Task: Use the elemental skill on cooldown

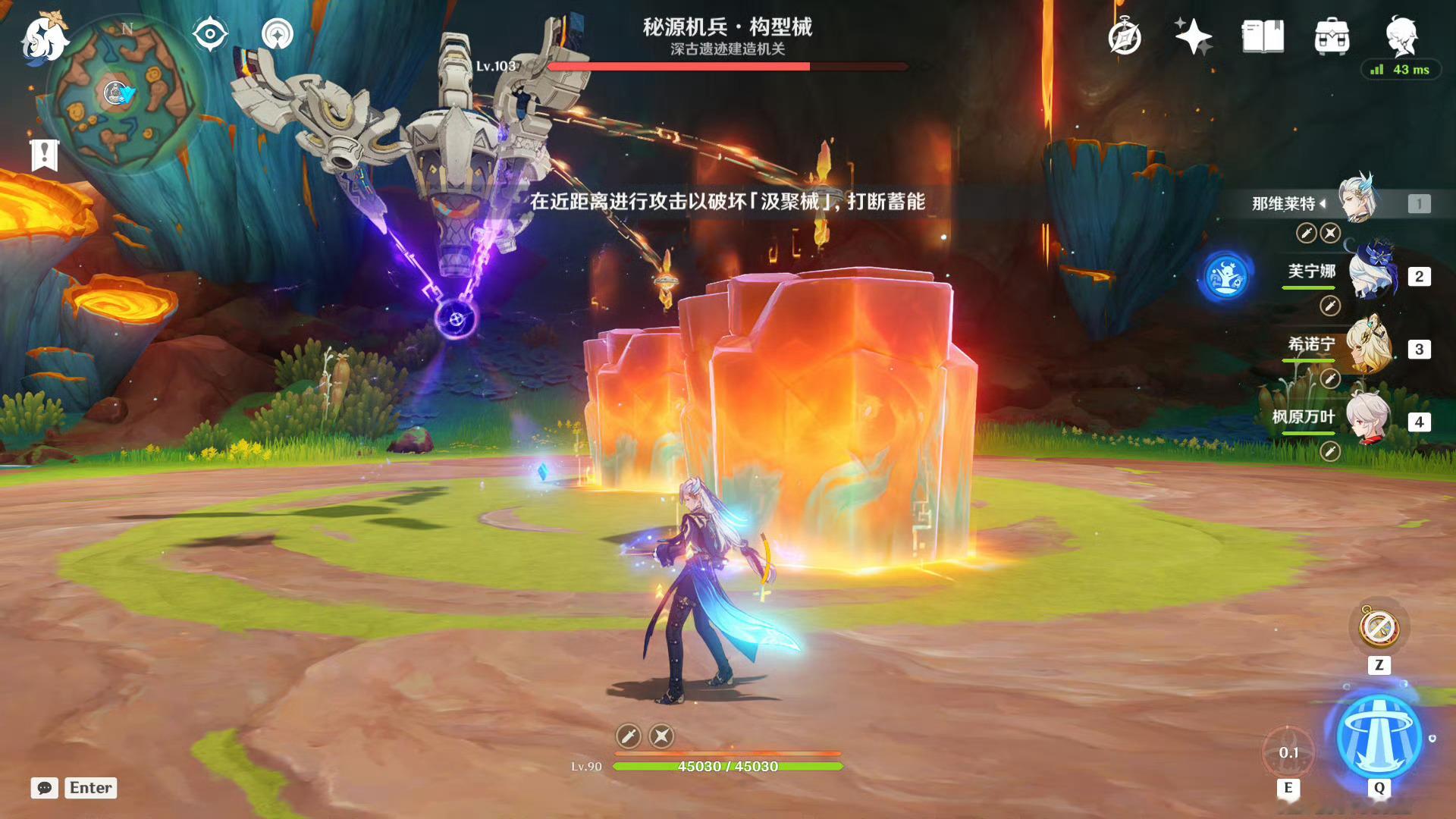Action: click(1288, 752)
